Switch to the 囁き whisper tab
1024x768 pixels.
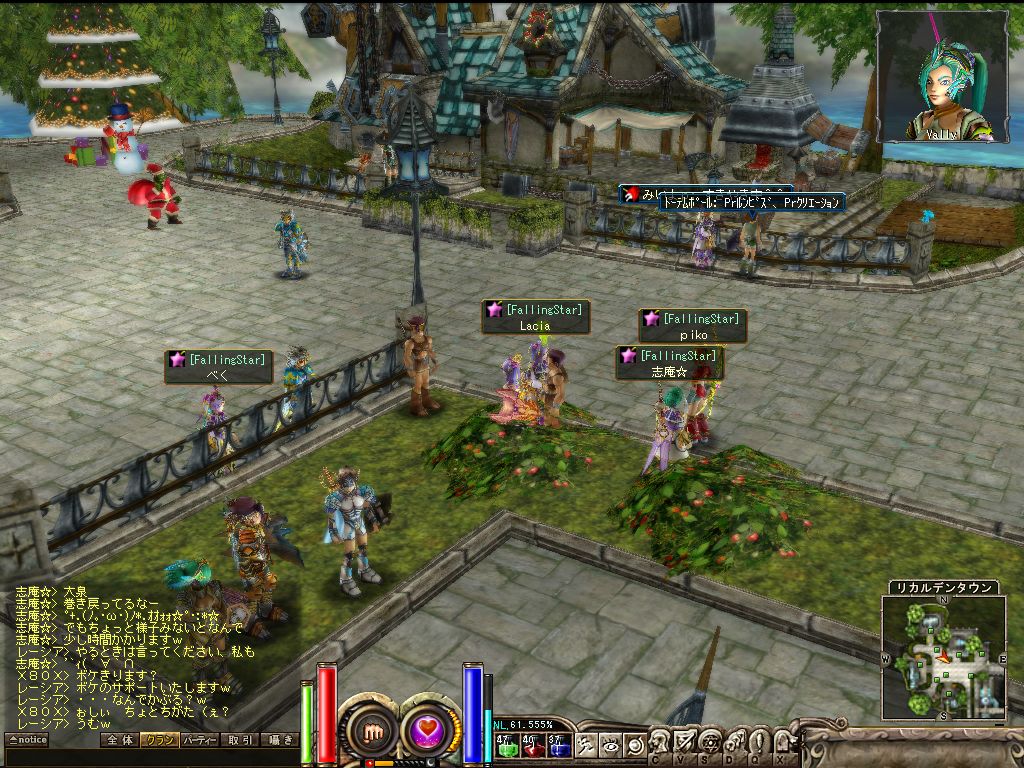pyautogui.click(x=279, y=740)
